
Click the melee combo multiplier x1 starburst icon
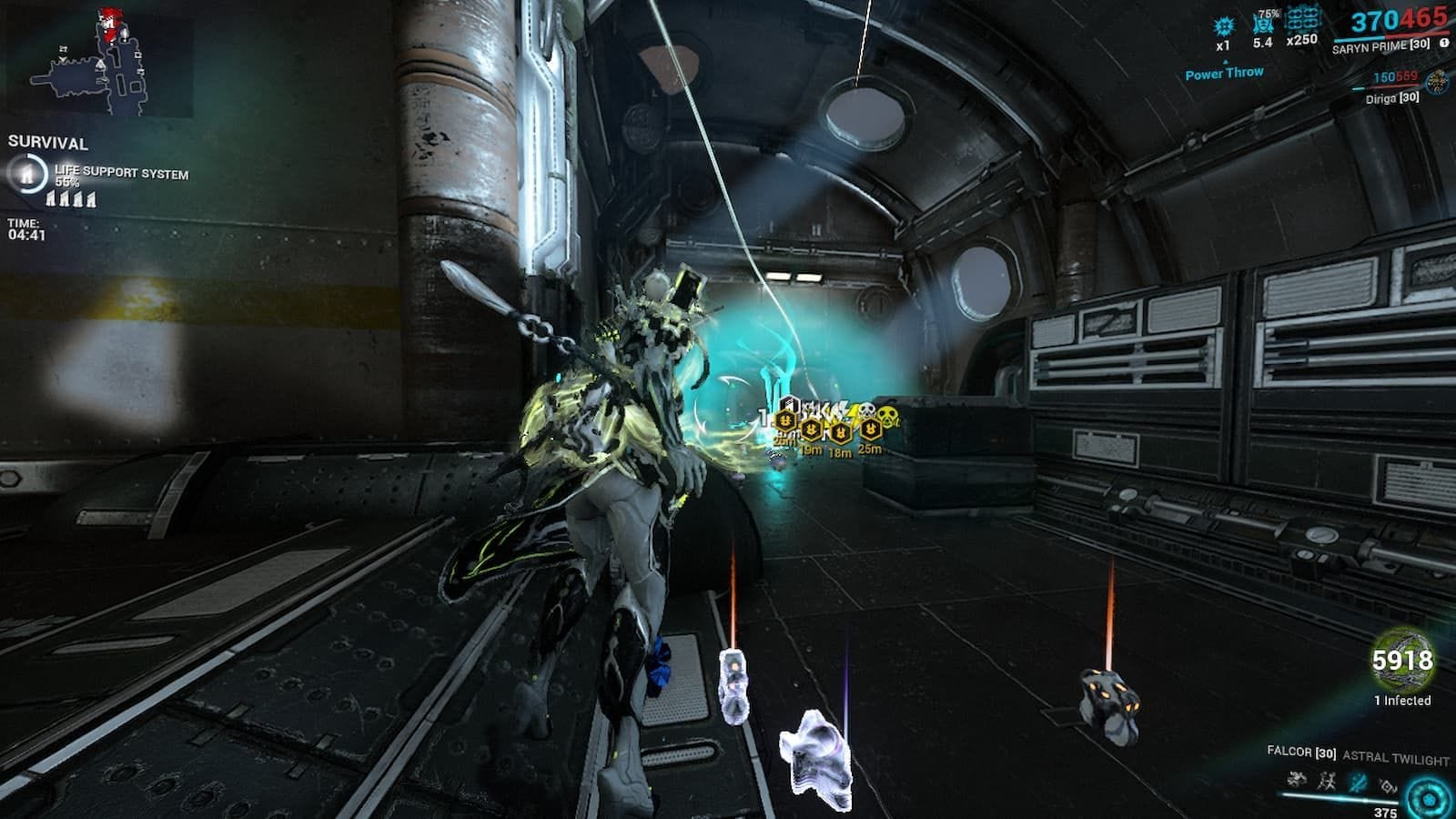point(1224,25)
